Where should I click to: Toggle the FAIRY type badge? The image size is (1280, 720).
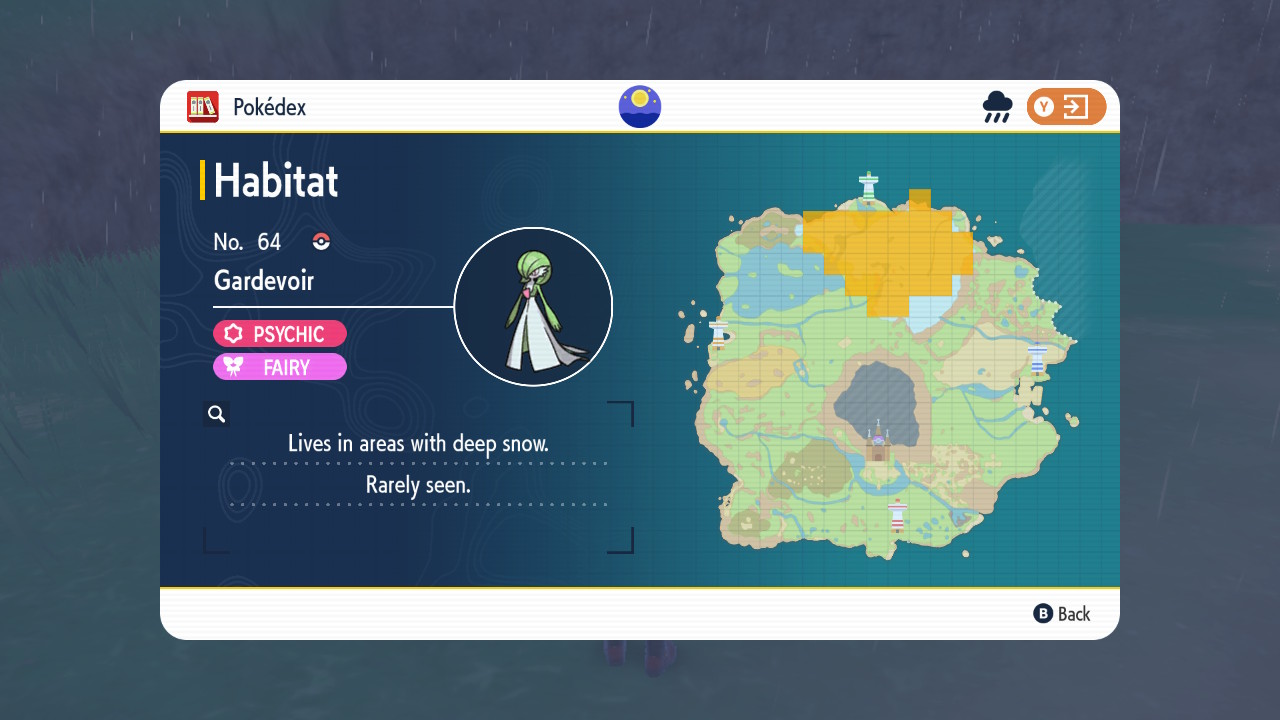tap(280, 366)
